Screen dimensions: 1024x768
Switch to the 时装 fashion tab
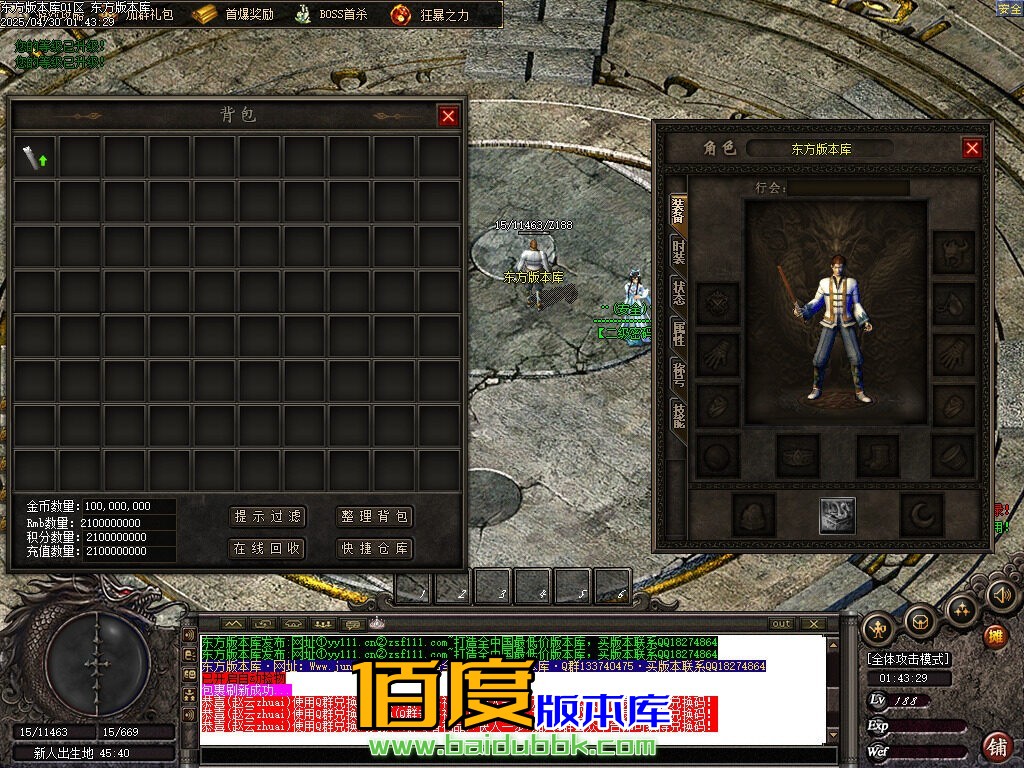pyautogui.click(x=678, y=252)
